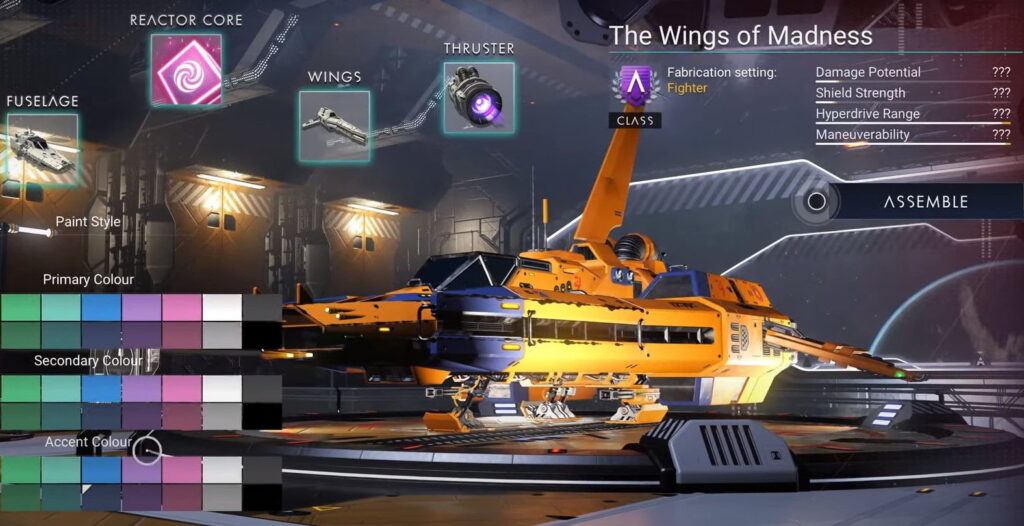1024x526 pixels.
Task: Select light purple in Secondary Colour palette
Action: 141,388
